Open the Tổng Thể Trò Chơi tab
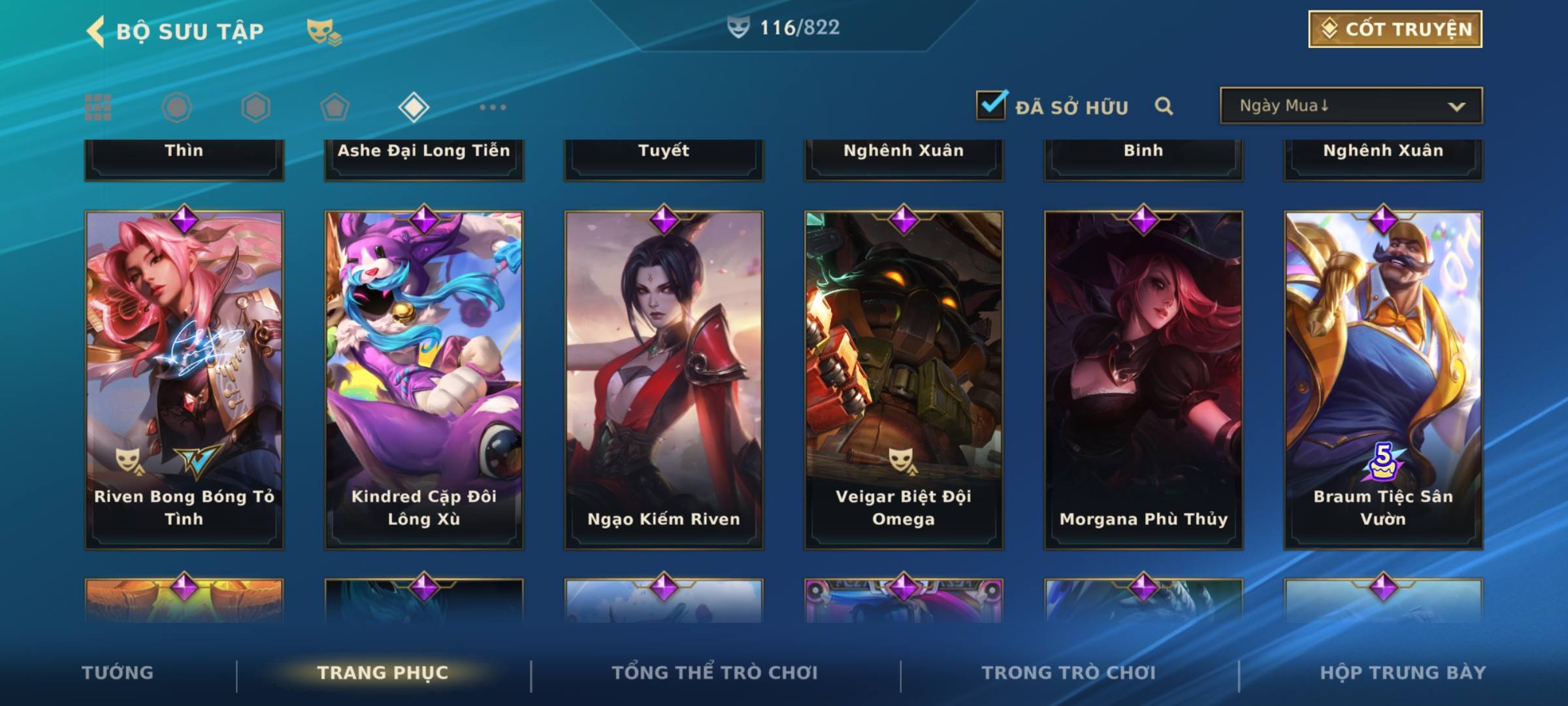The width and height of the screenshot is (1568, 706). coord(715,673)
